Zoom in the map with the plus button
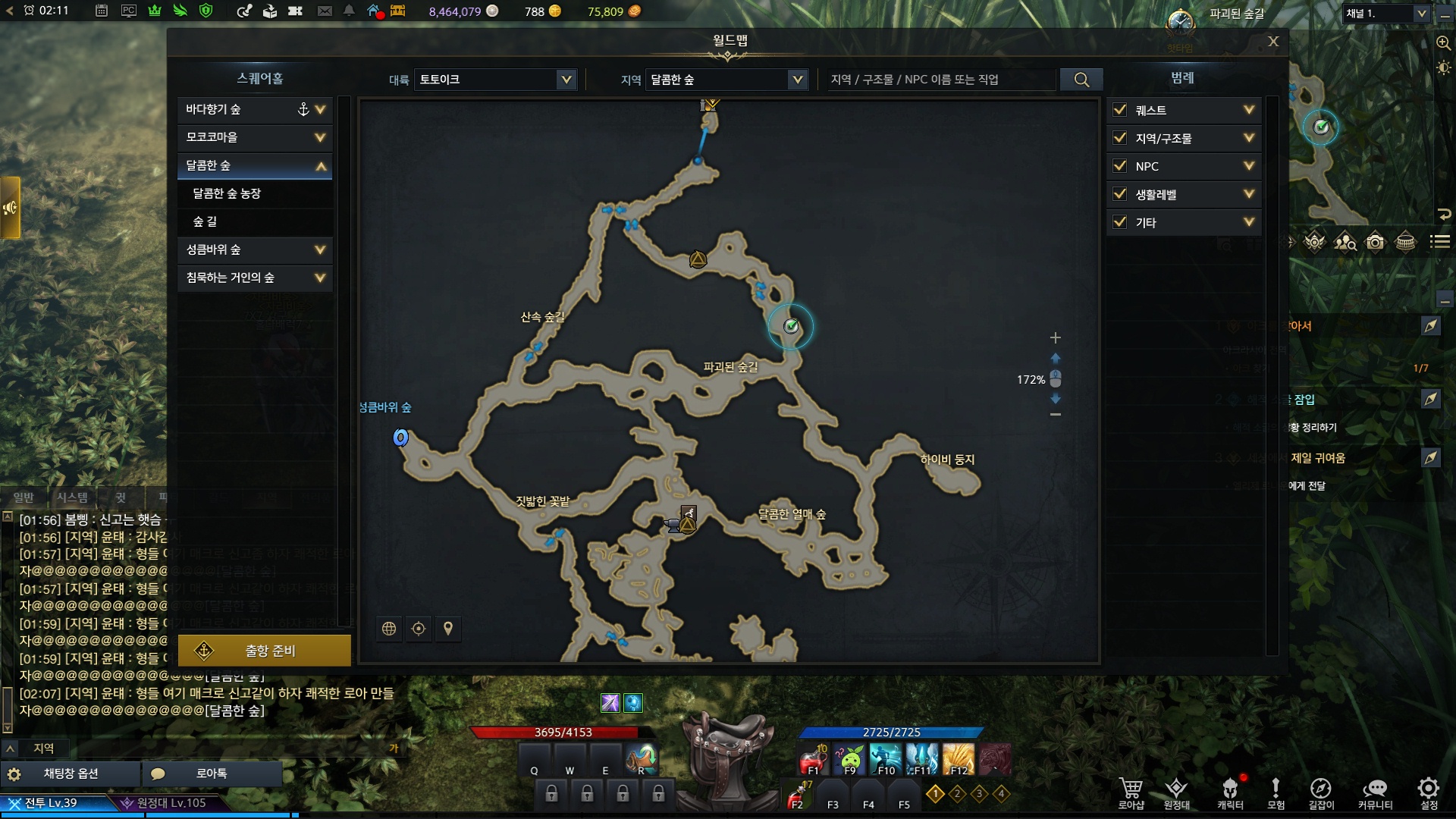Screen dimensions: 1456x819 click(x=1055, y=337)
